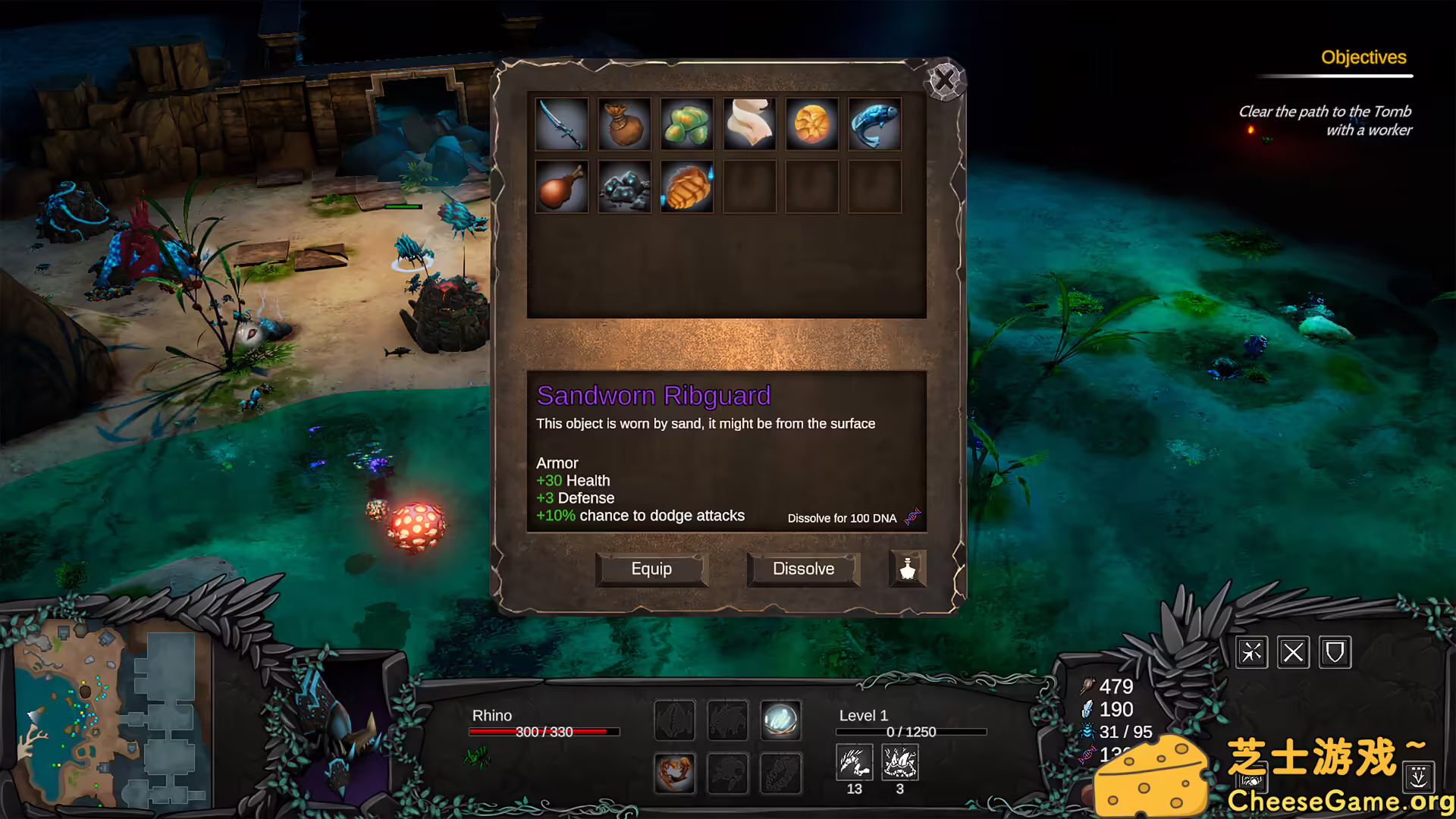Select the curved blue blade item

click(x=561, y=124)
